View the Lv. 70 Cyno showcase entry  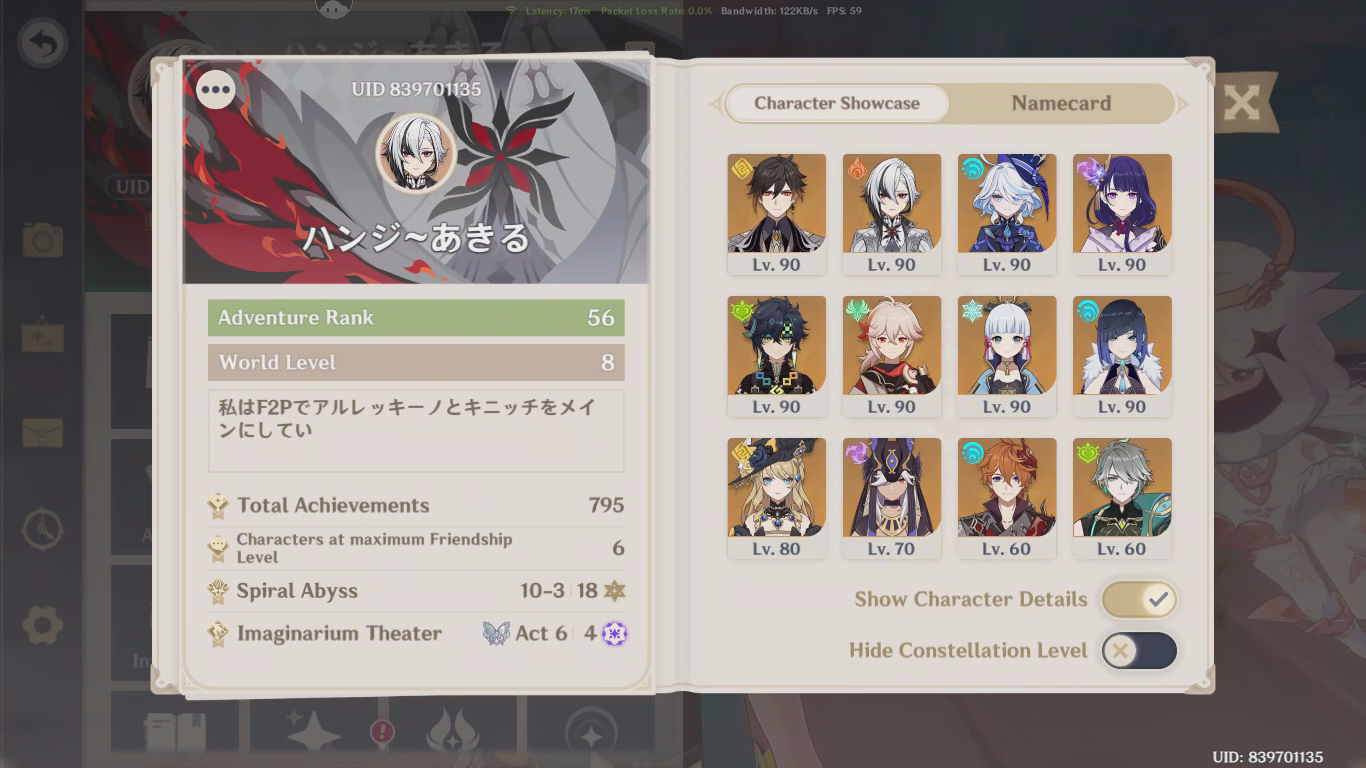(x=891, y=488)
